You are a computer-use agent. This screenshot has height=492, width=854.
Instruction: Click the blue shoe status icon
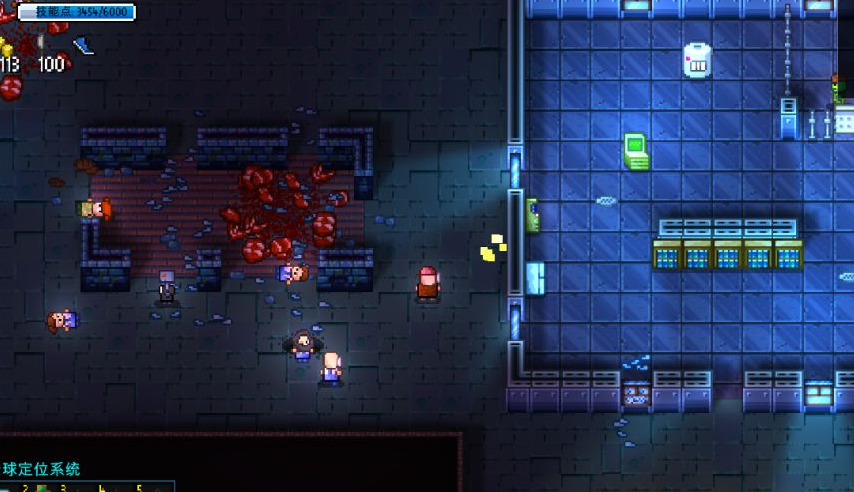(x=83, y=45)
